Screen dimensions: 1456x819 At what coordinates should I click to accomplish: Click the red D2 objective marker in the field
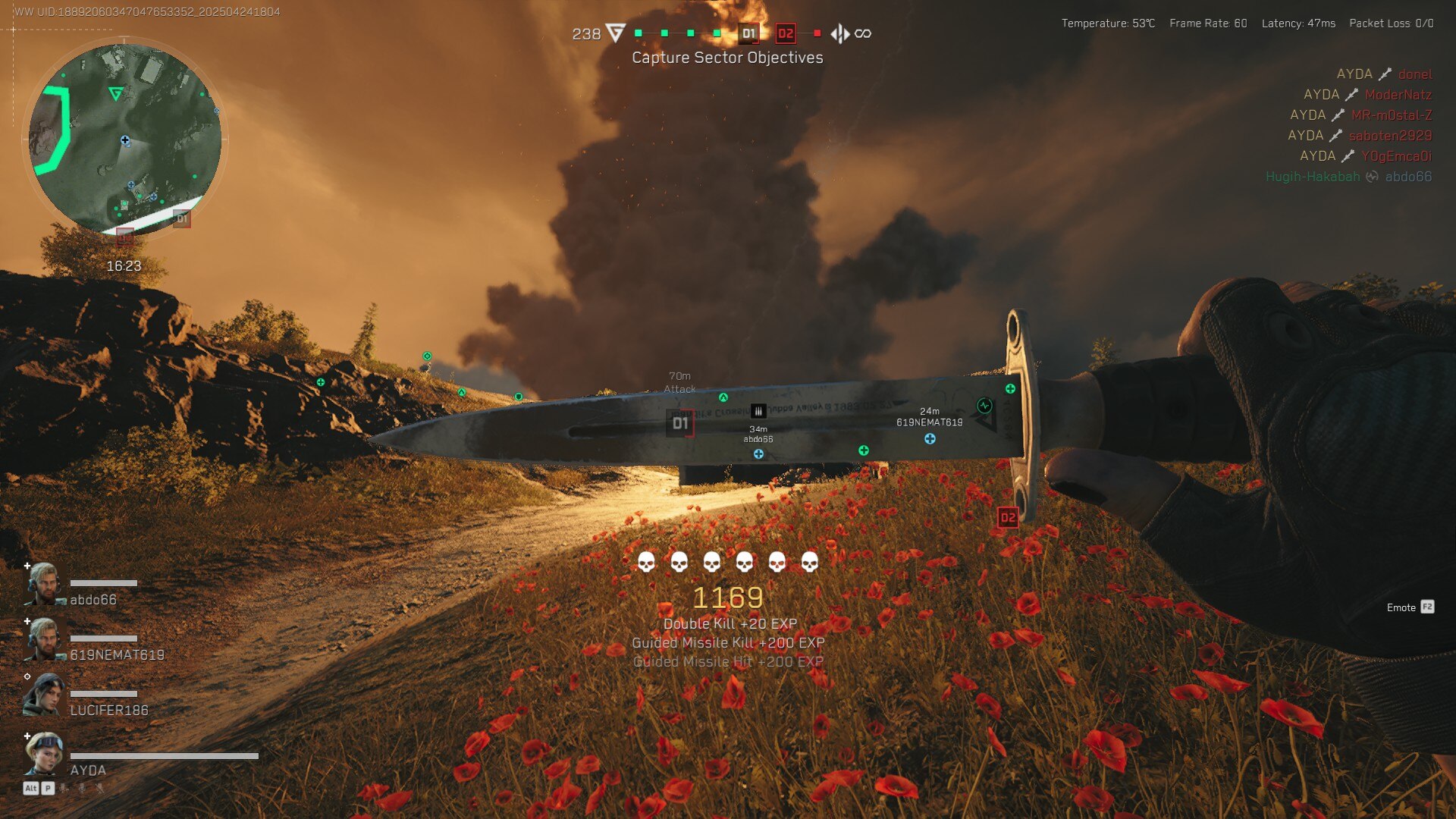coord(1007,517)
